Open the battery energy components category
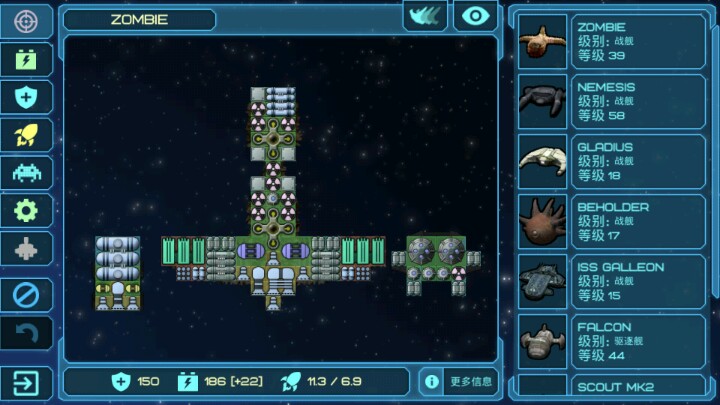The height and width of the screenshot is (405, 720). tap(26, 59)
